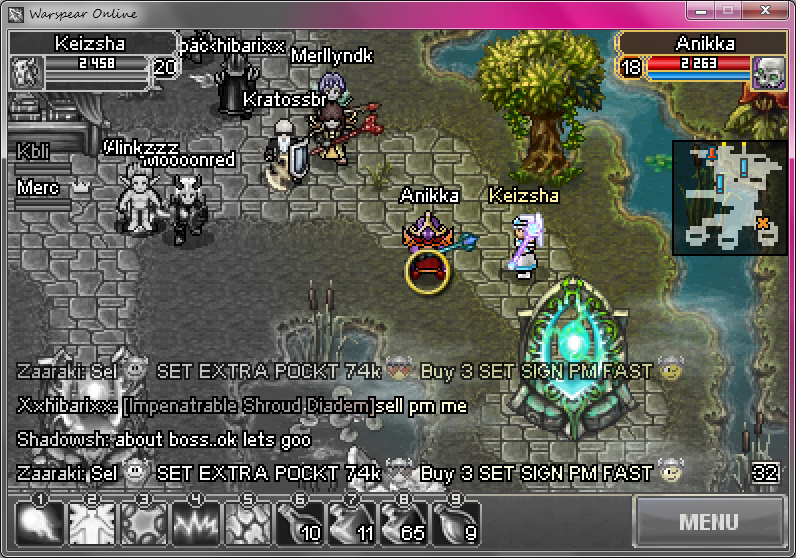Viewport: 796px width, 558px height.
Task: Cast the jagged wave skill in slot 4
Action: tap(196, 522)
